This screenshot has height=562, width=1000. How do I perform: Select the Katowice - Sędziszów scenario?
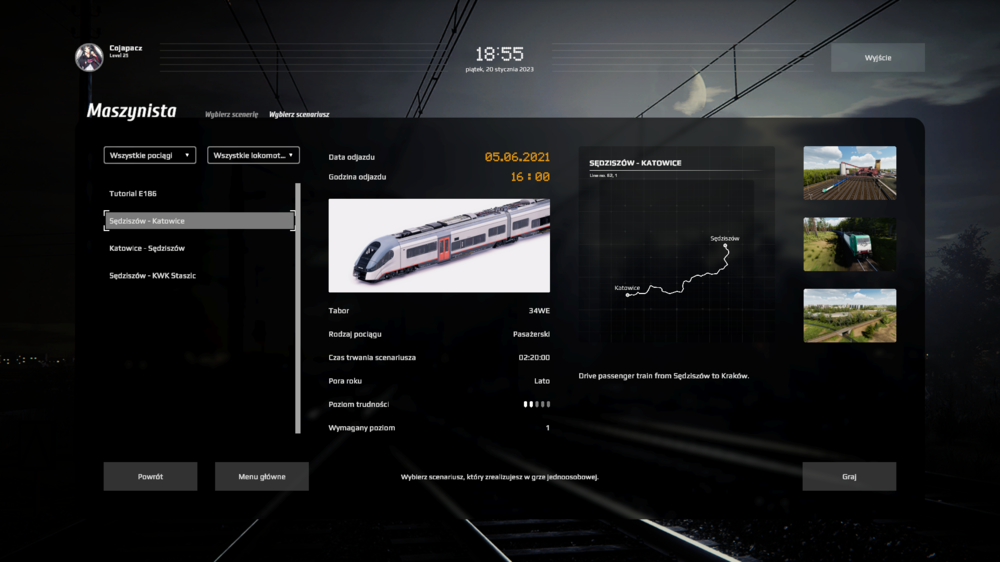coord(147,248)
